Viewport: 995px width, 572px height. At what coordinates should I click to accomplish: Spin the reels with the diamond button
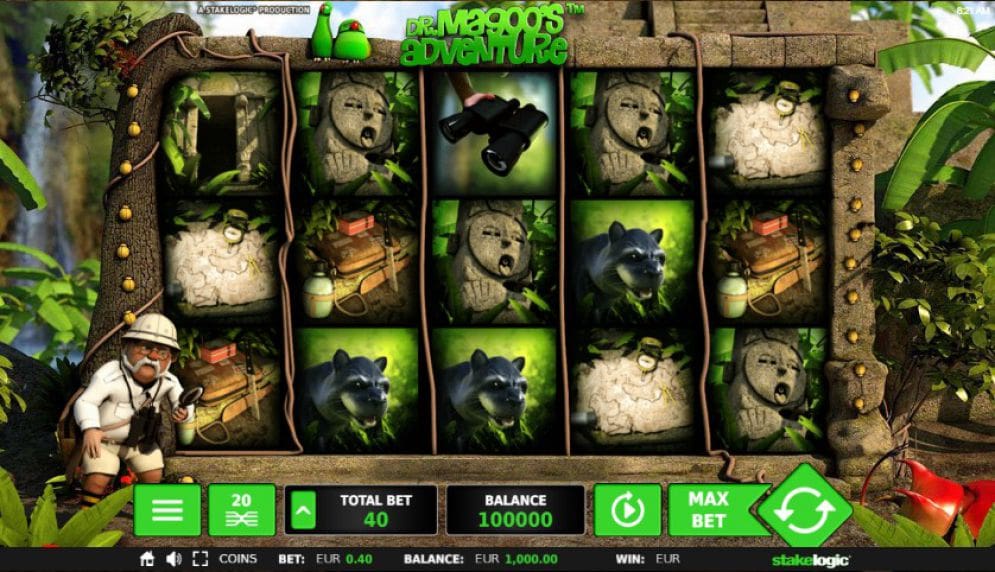pos(804,511)
